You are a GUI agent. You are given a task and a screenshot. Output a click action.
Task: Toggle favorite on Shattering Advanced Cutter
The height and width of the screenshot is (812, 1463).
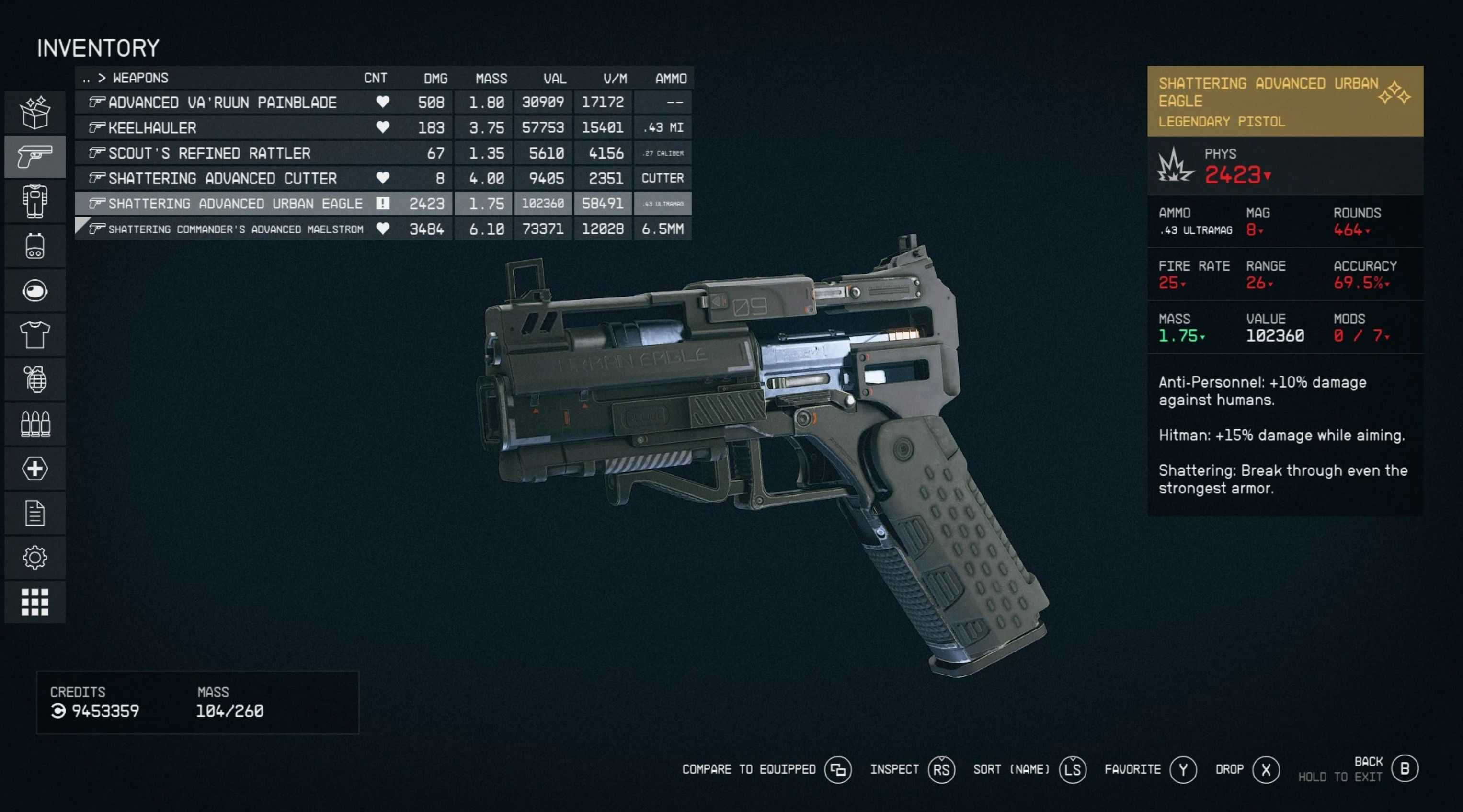(383, 178)
